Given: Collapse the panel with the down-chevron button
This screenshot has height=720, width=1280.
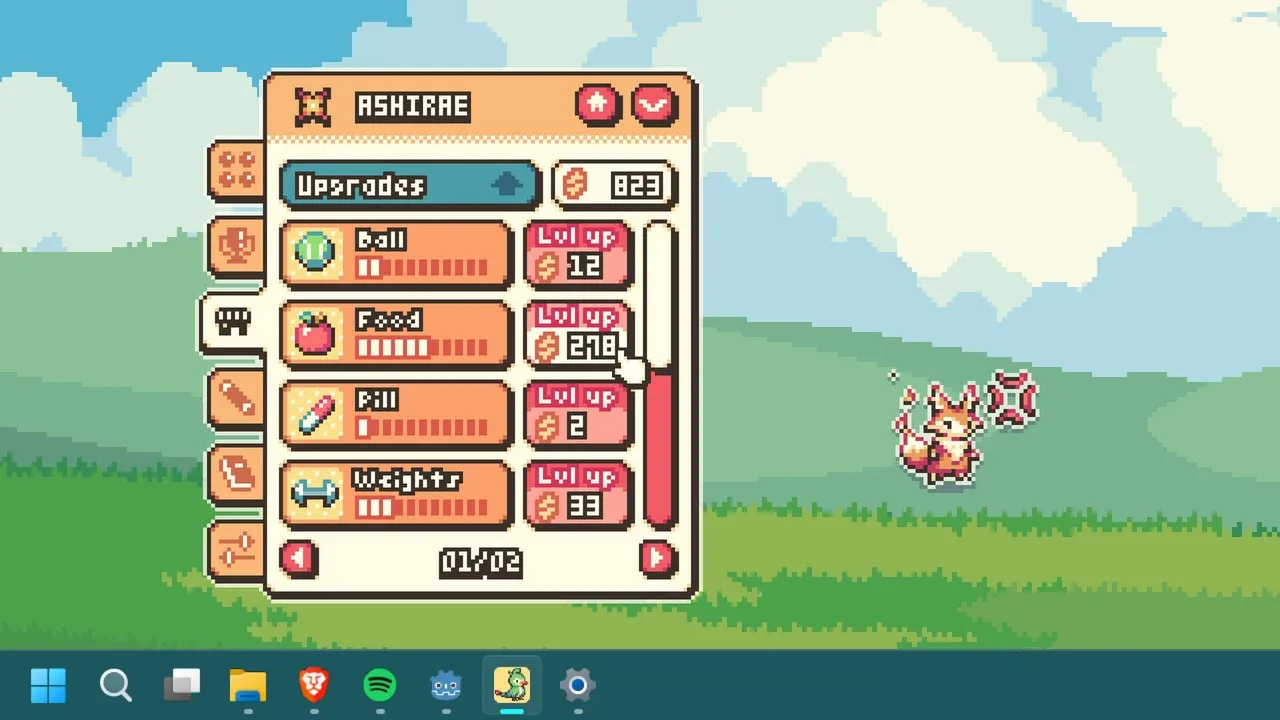Looking at the screenshot, I should [x=655, y=104].
